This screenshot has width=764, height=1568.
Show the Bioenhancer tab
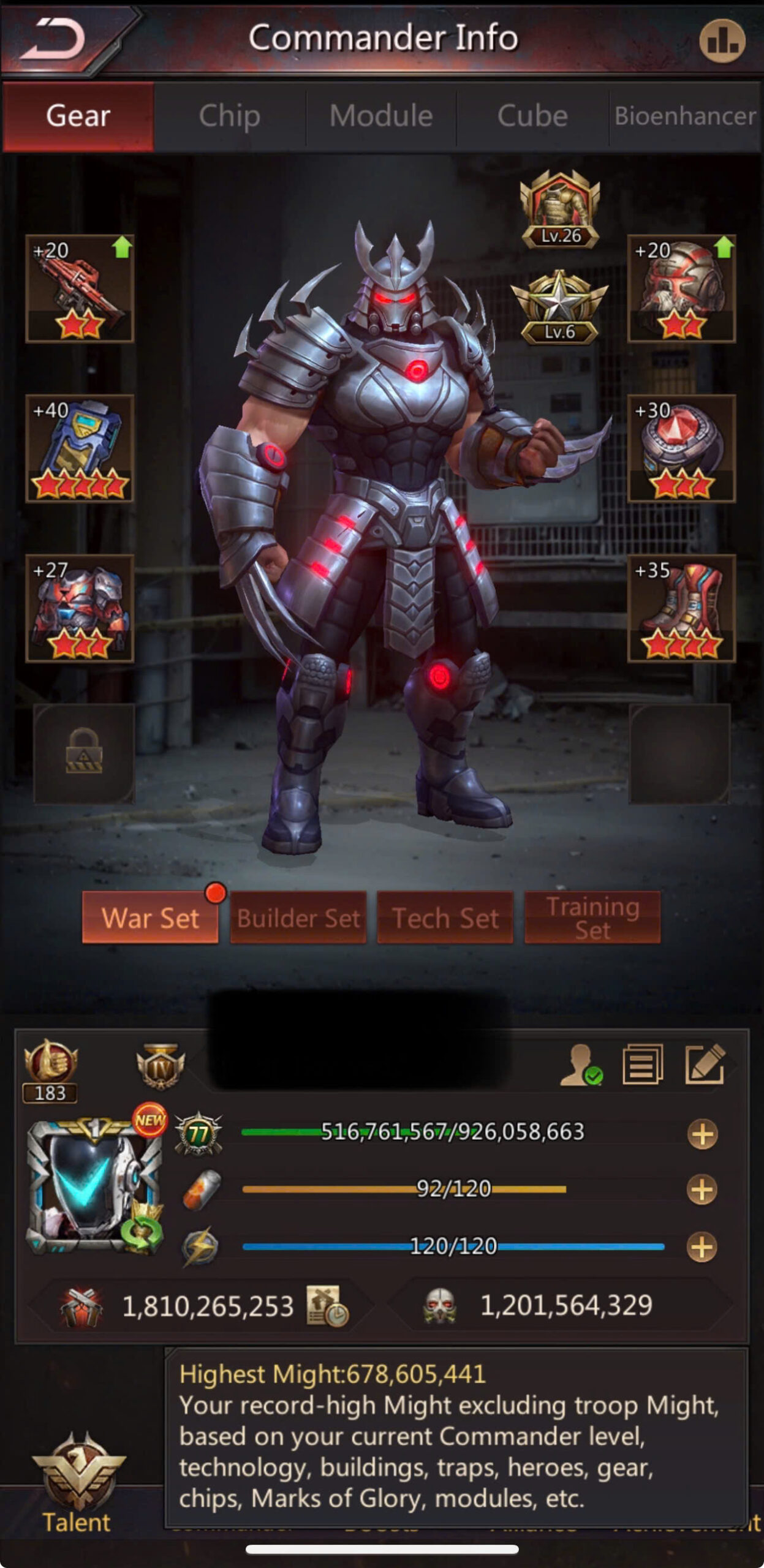click(685, 116)
